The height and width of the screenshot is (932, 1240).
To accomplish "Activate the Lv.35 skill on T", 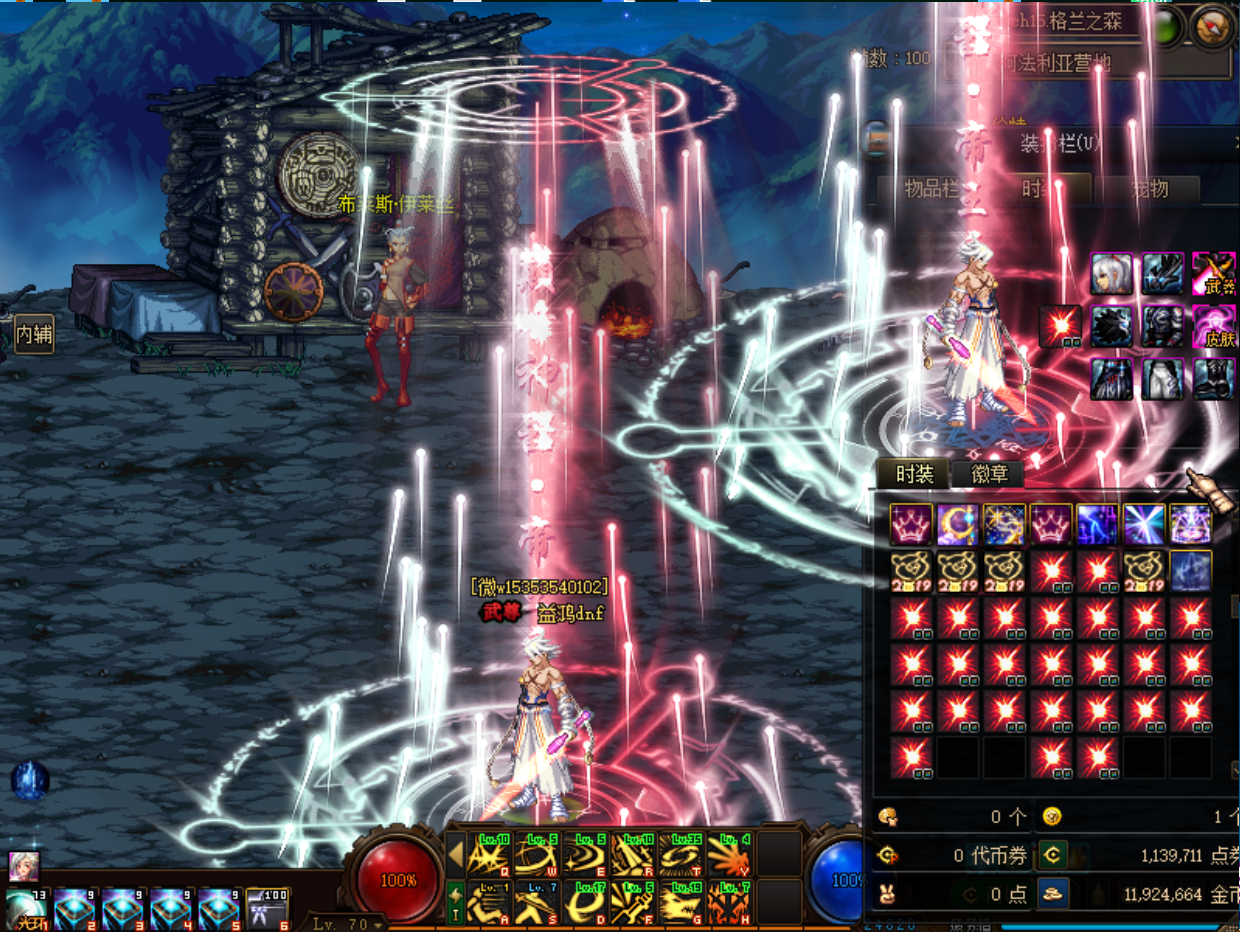I will point(683,855).
